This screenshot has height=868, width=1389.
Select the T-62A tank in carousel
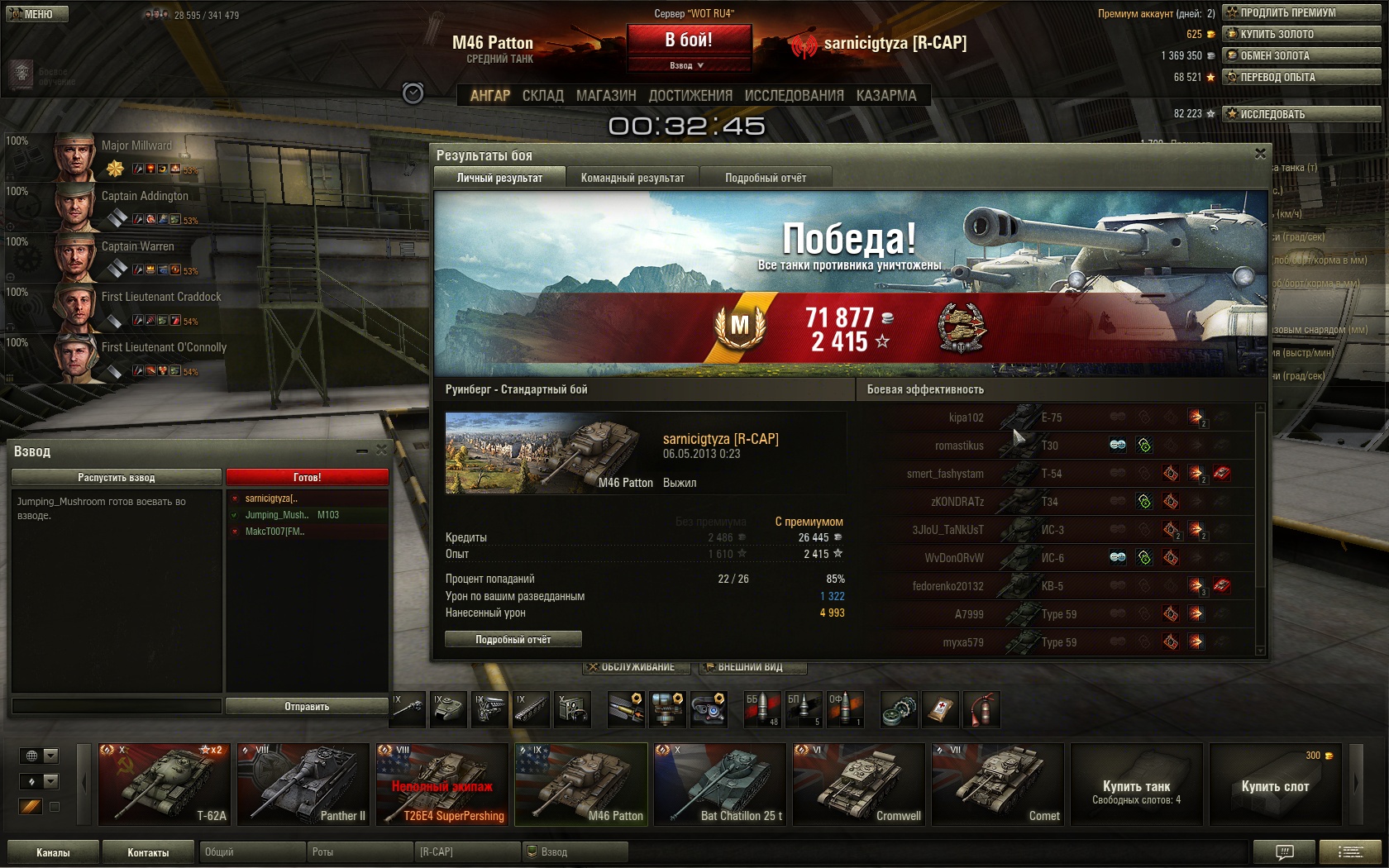point(164,785)
